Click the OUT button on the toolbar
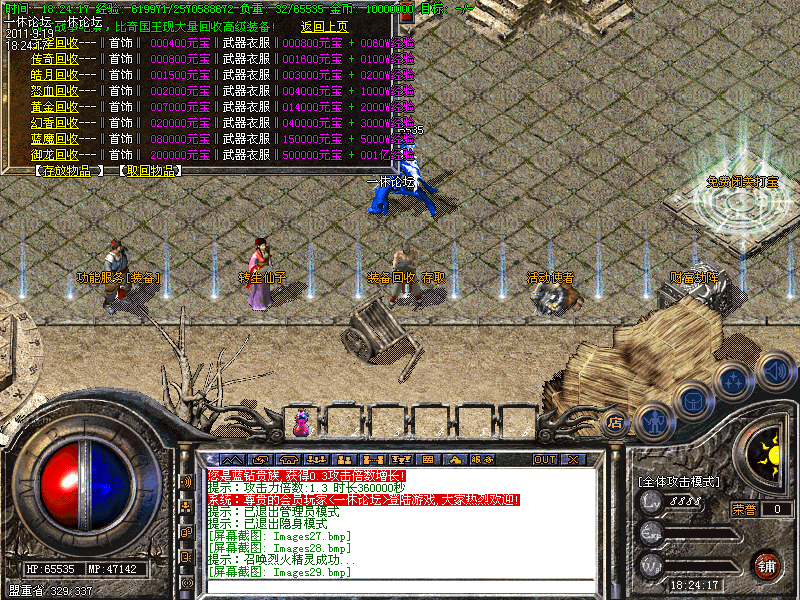800x600 pixels. point(544,459)
